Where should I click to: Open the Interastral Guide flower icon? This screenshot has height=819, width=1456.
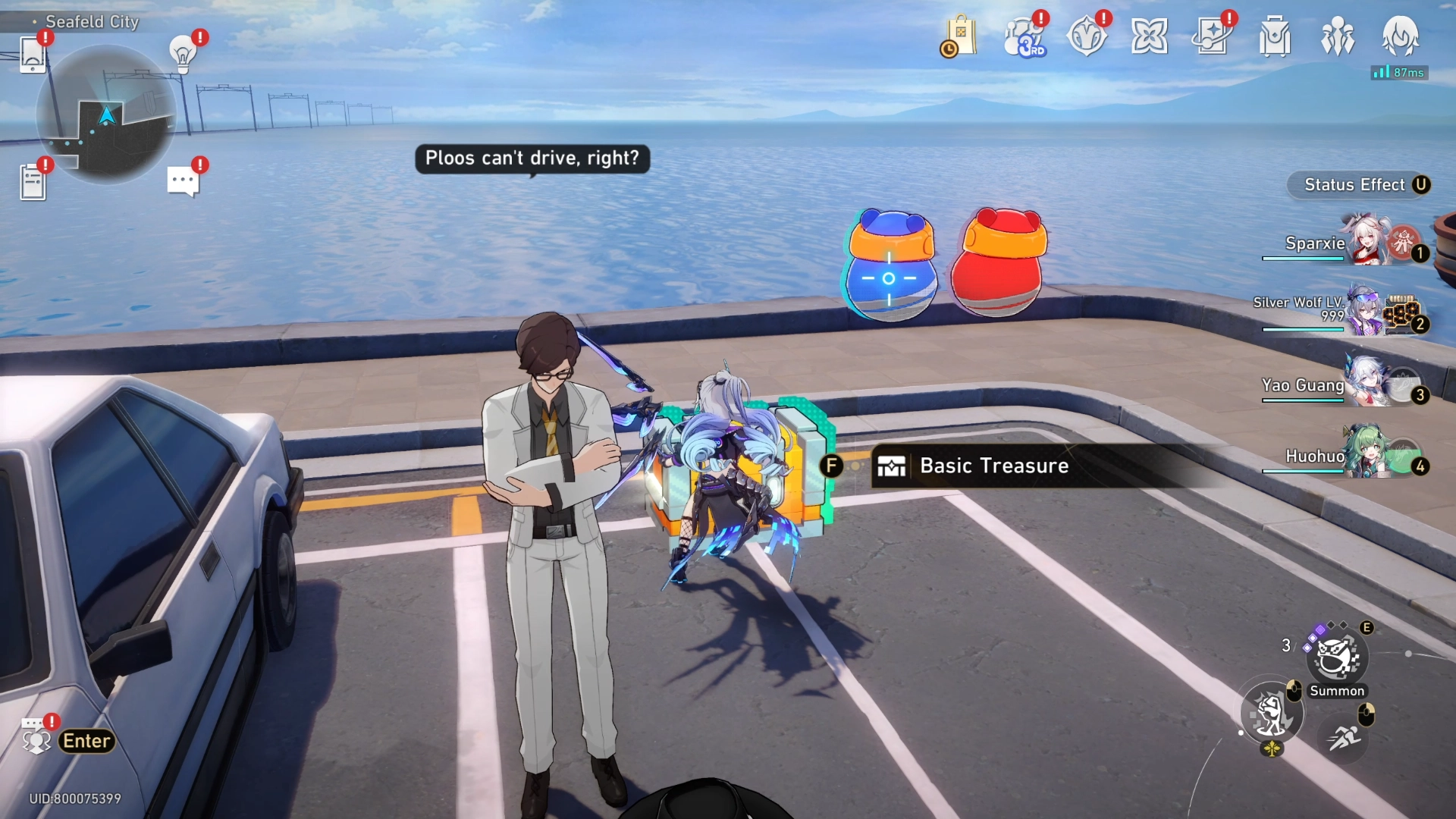(x=1151, y=34)
